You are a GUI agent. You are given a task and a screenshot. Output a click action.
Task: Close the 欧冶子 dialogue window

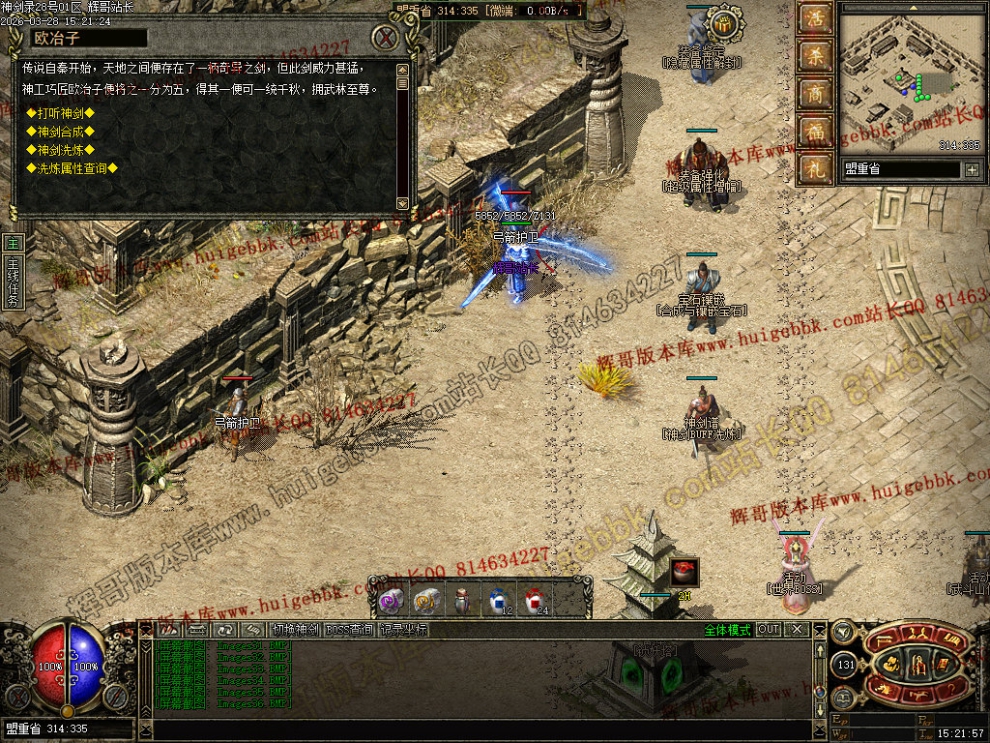click(385, 38)
